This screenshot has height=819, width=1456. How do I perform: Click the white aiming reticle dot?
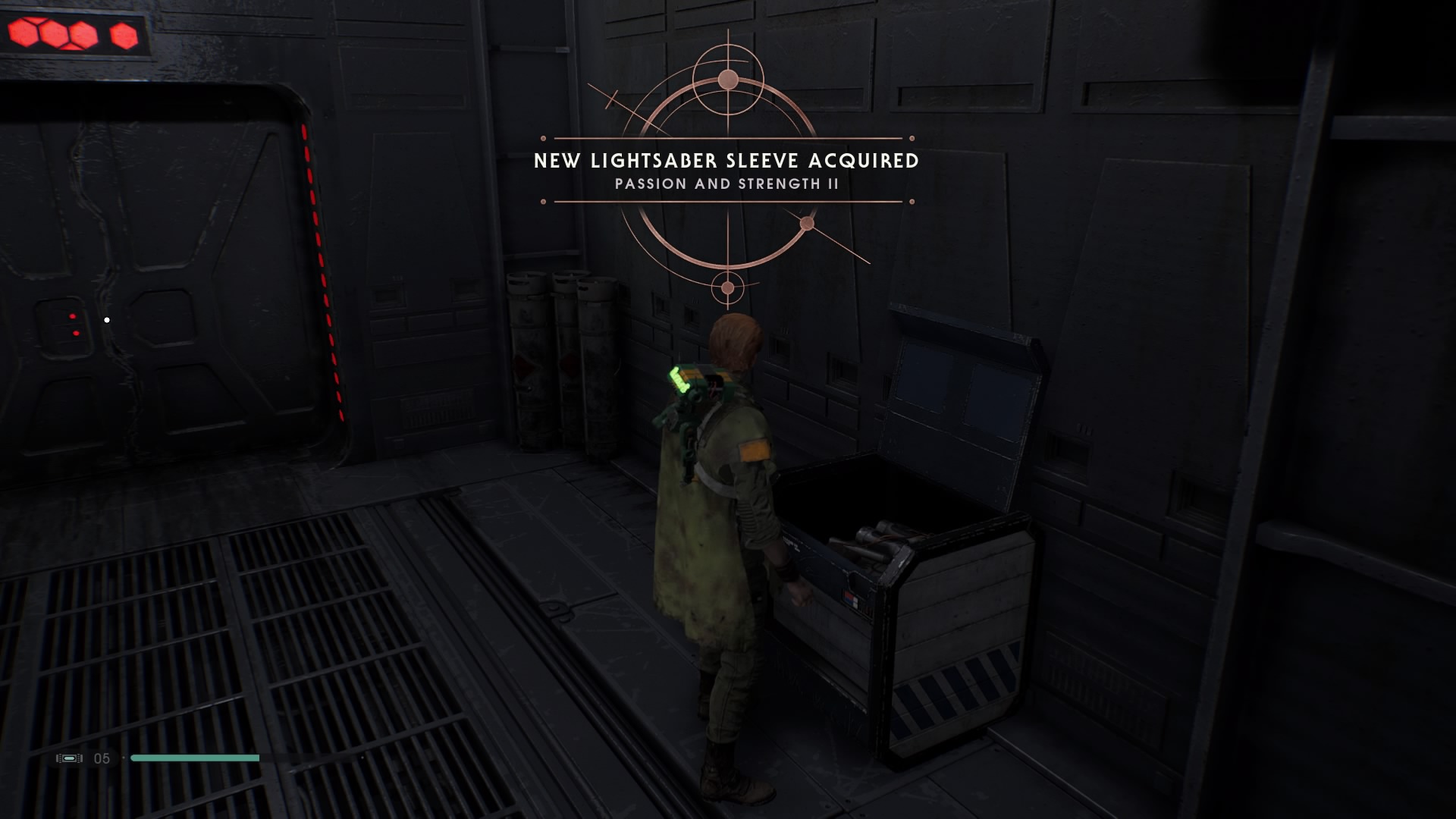point(105,320)
